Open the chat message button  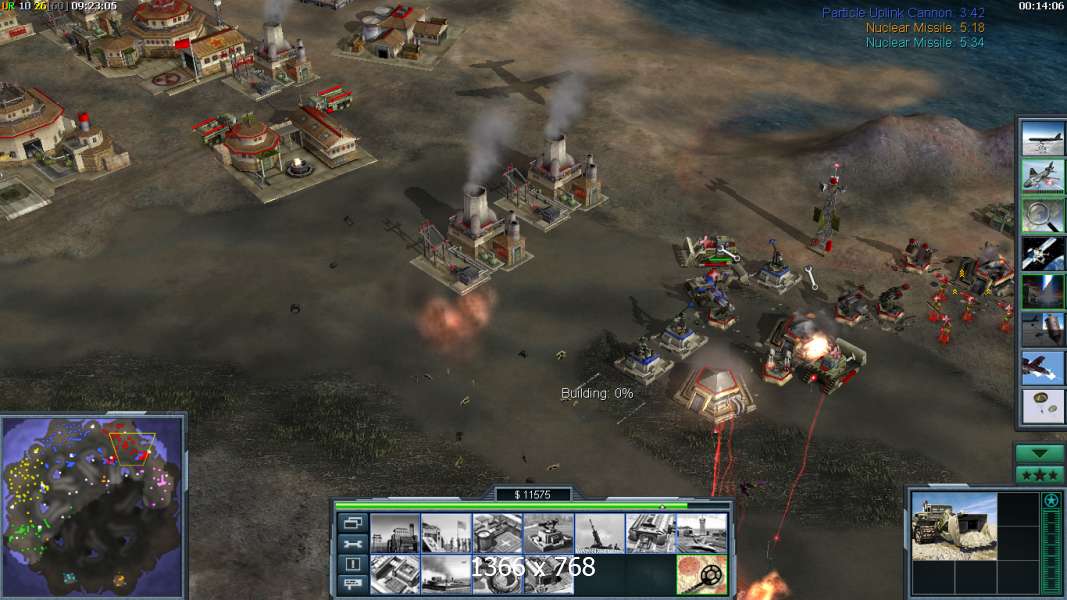(x=353, y=586)
